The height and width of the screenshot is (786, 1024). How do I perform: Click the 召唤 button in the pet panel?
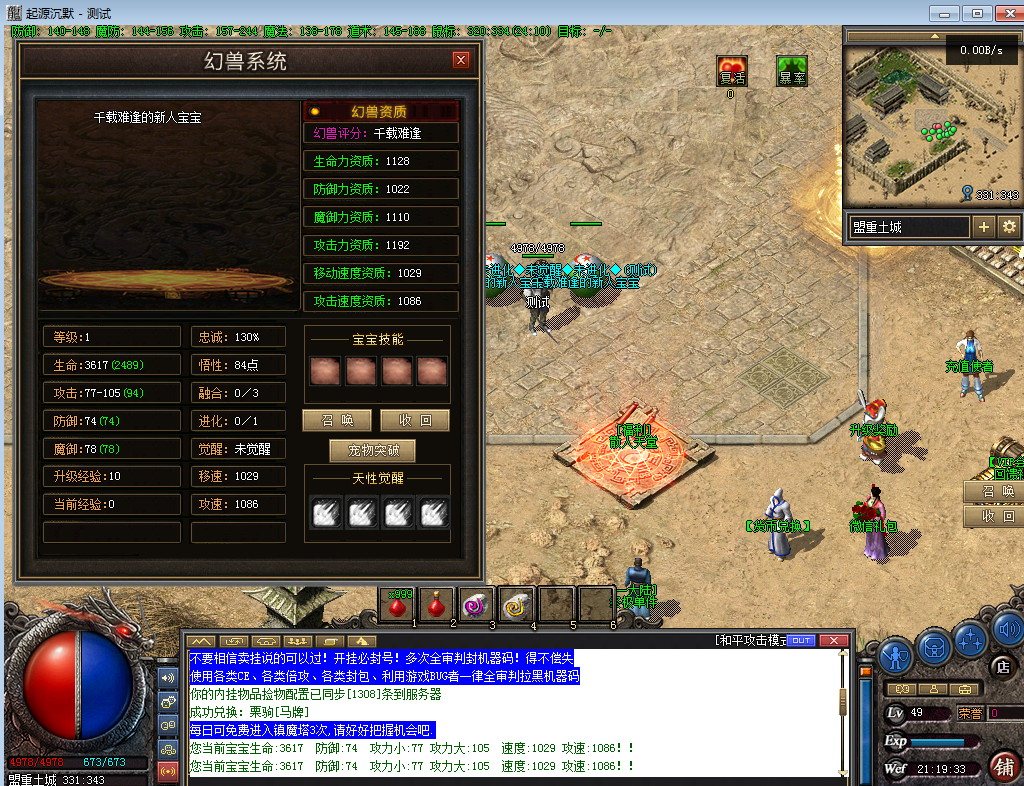(336, 420)
